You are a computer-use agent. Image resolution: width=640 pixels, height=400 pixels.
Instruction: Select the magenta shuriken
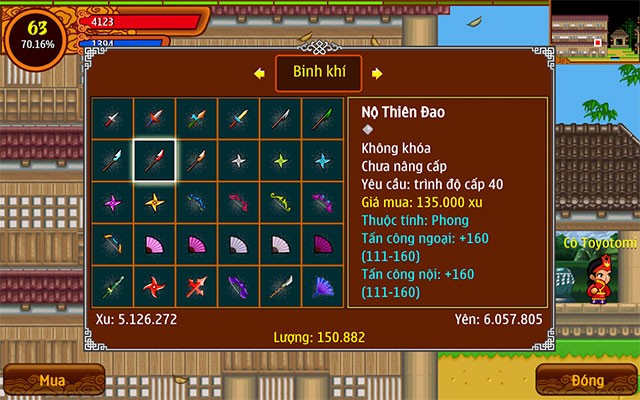[x=112, y=201]
